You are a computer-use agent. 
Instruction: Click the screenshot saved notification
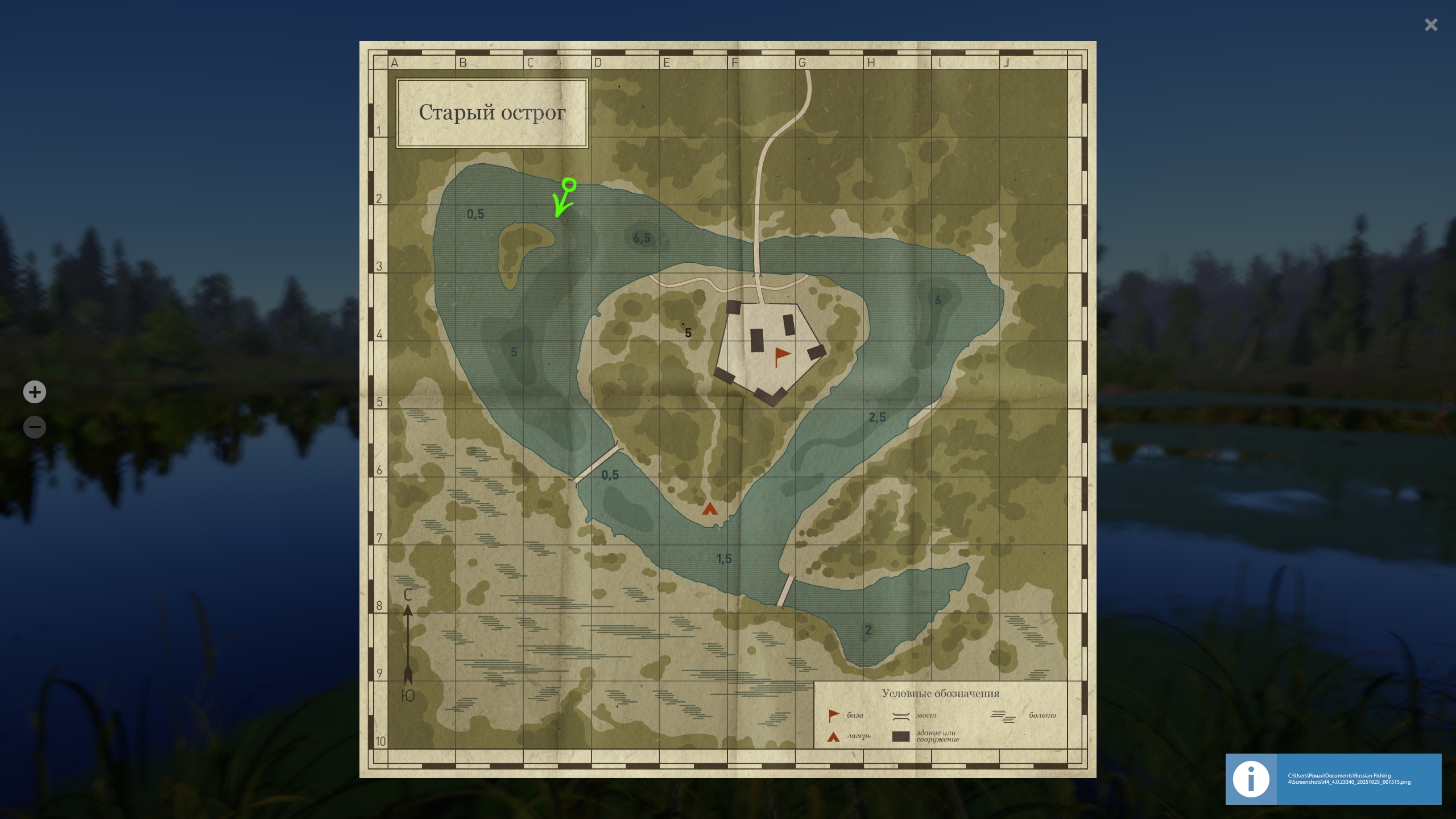coord(1333,779)
